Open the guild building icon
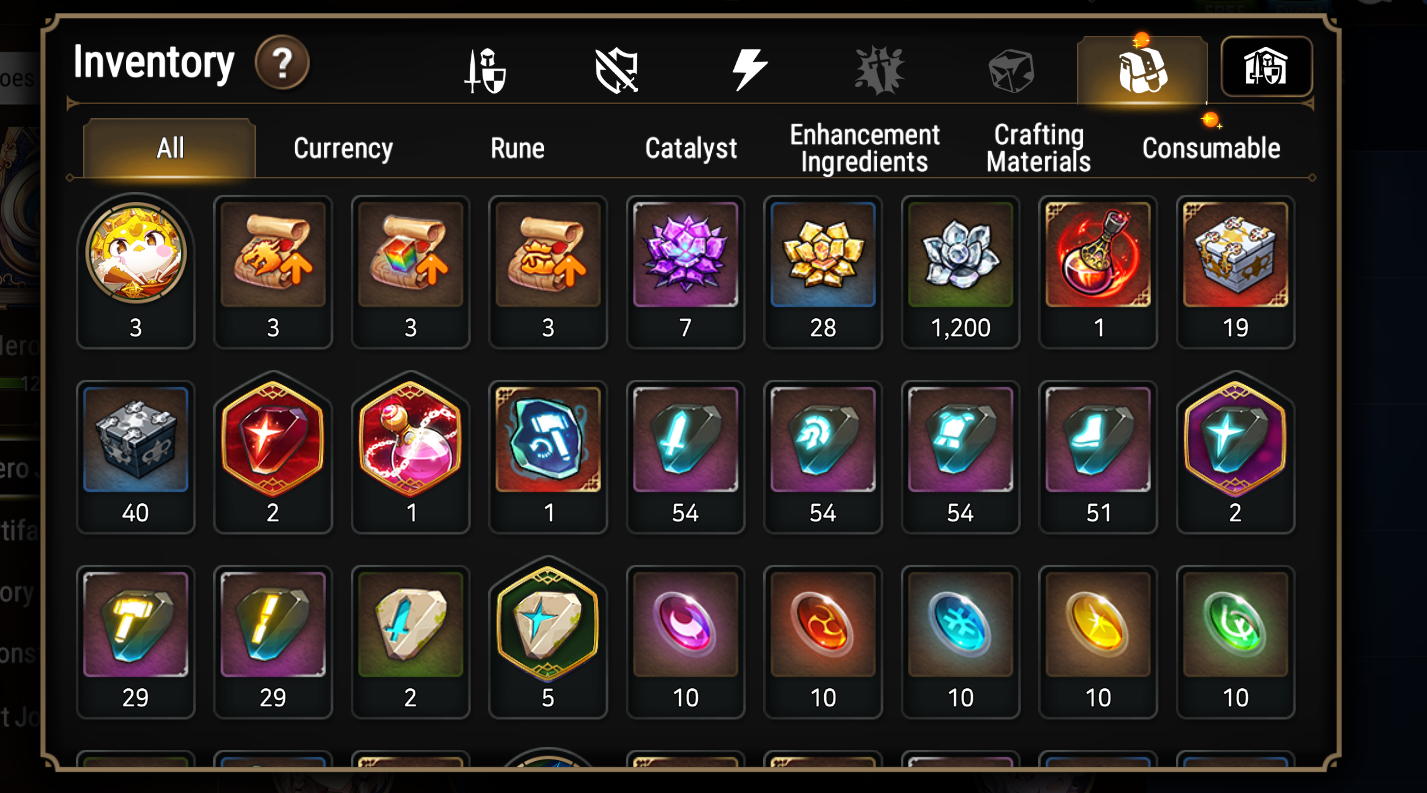The width and height of the screenshot is (1427, 793). point(1267,67)
